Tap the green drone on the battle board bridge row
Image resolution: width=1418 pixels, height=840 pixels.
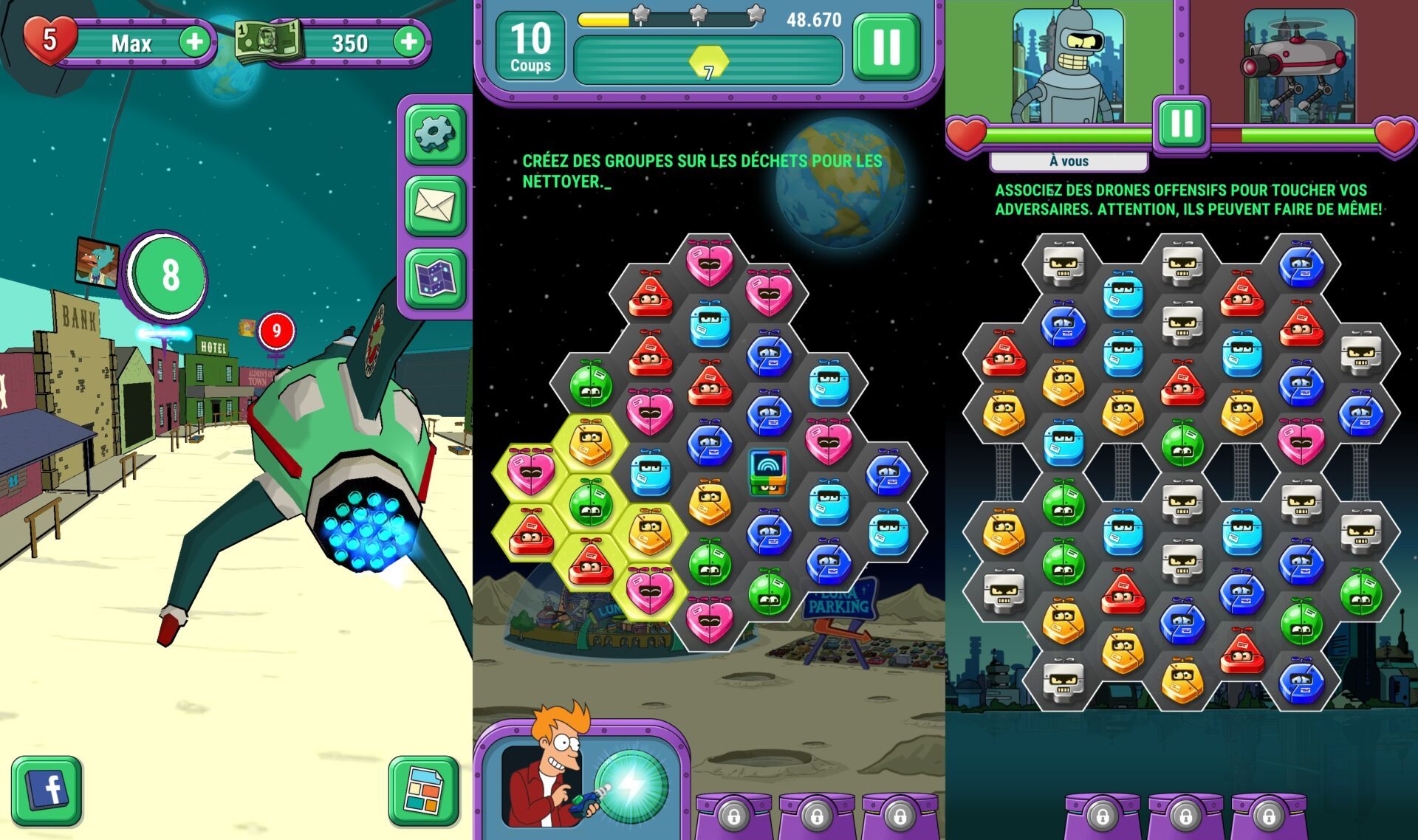point(1182,444)
